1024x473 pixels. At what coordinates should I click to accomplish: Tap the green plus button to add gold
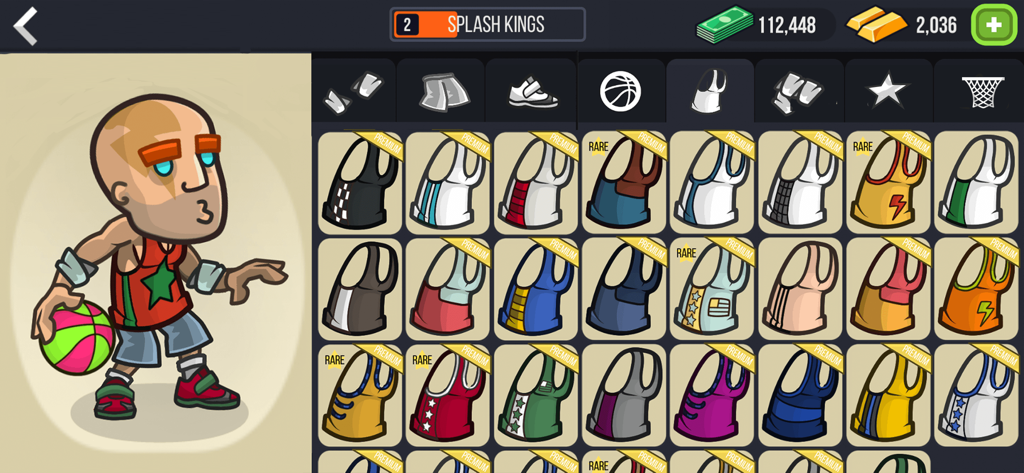click(x=993, y=25)
